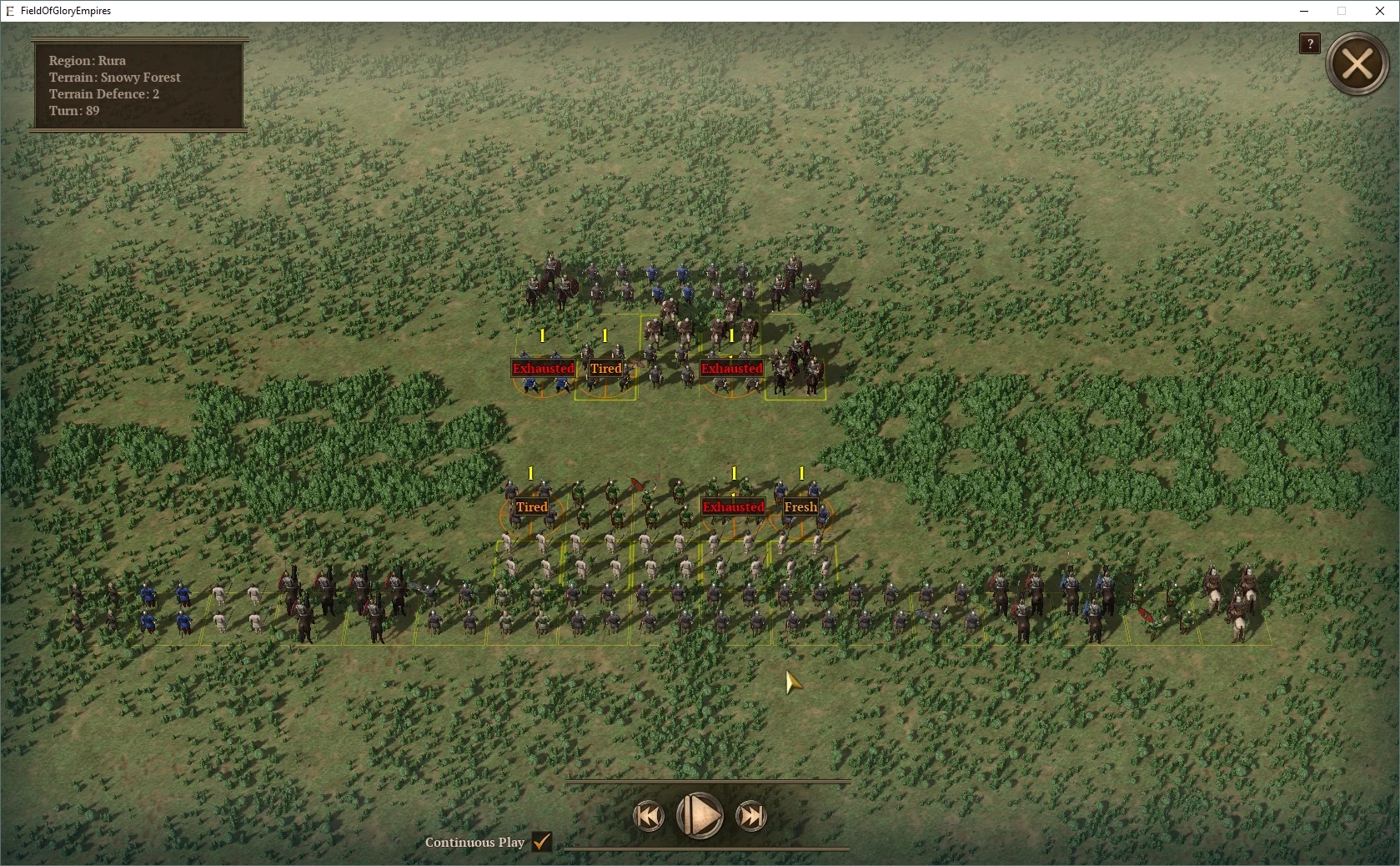This screenshot has width=1400, height=866.
Task: Select the Tired unit in the top formation
Action: click(x=606, y=368)
